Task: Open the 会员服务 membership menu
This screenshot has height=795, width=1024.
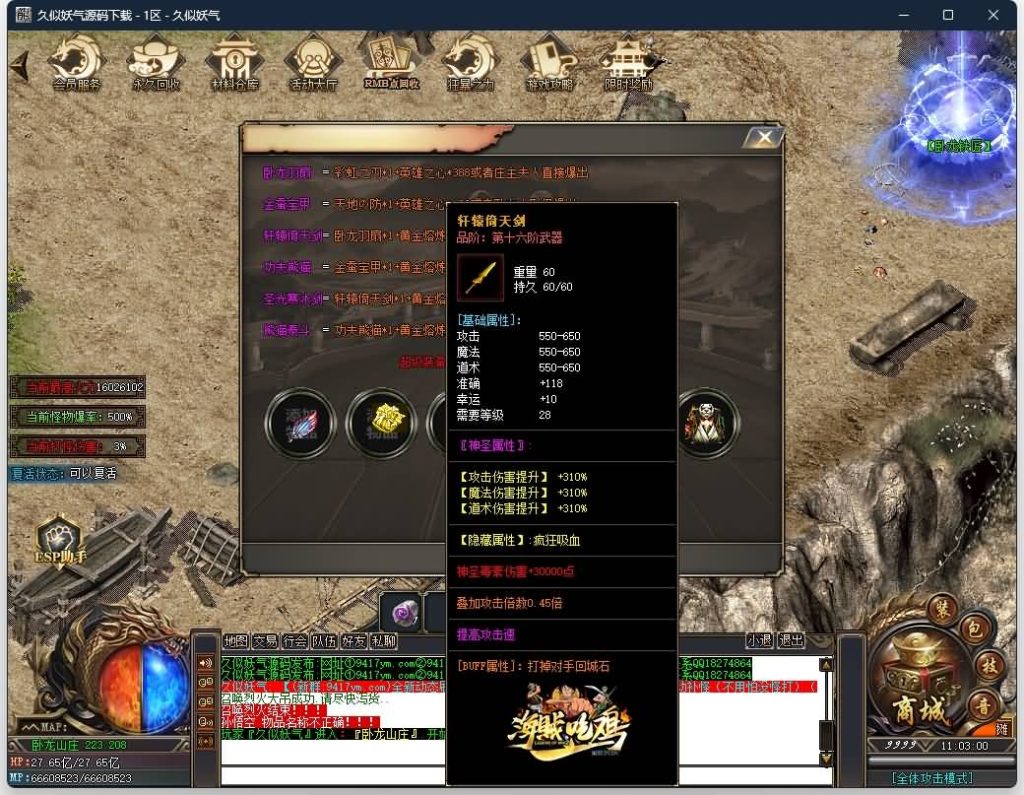Action: coord(77,64)
